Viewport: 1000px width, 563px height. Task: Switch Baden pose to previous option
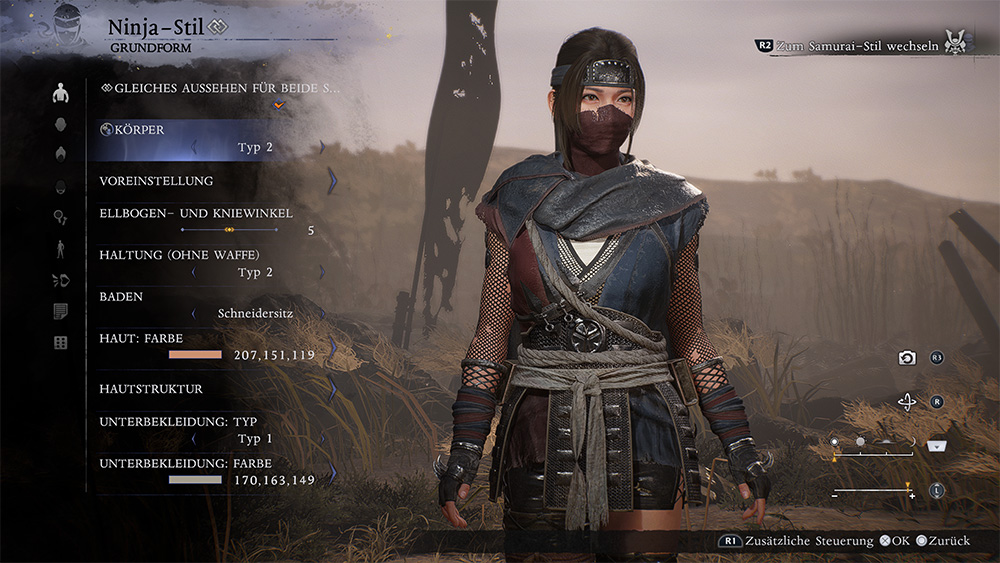click(x=191, y=313)
